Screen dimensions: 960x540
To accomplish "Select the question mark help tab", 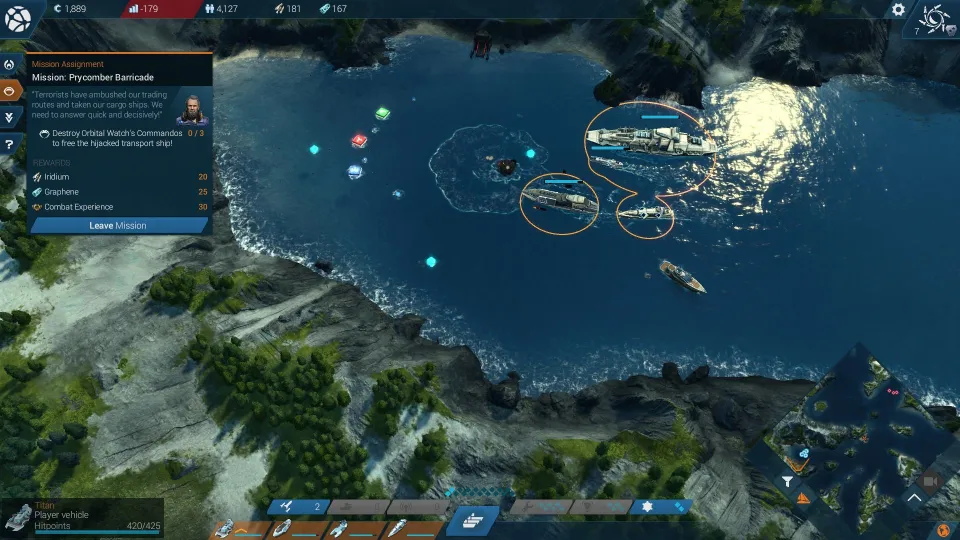I will pyautogui.click(x=10, y=144).
